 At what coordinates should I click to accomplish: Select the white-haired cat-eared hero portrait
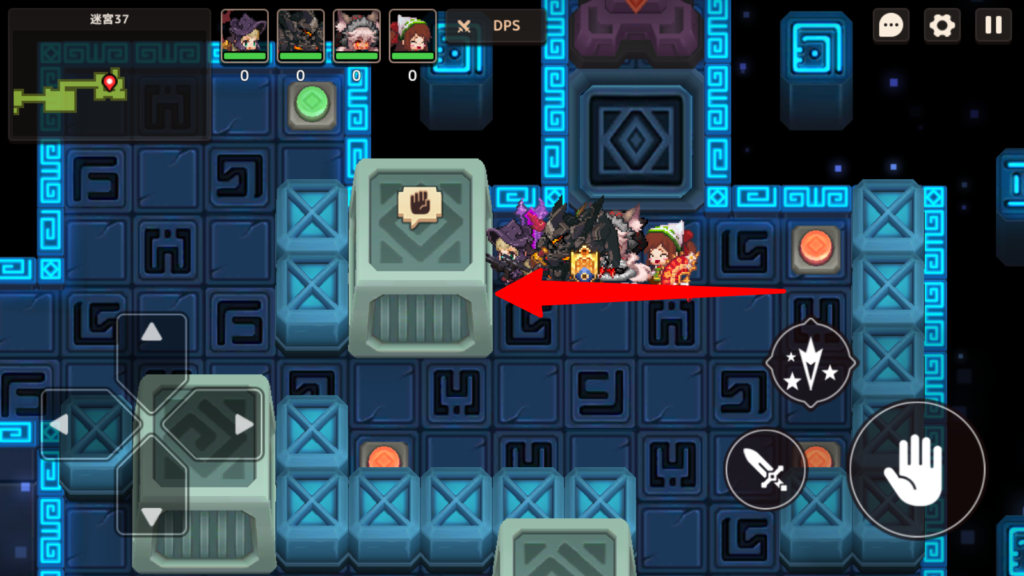tap(356, 36)
